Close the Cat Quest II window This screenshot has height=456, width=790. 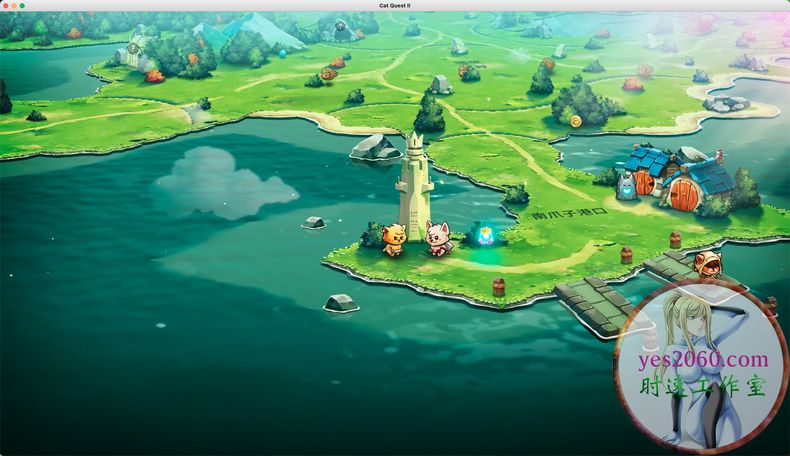tap(6, 6)
